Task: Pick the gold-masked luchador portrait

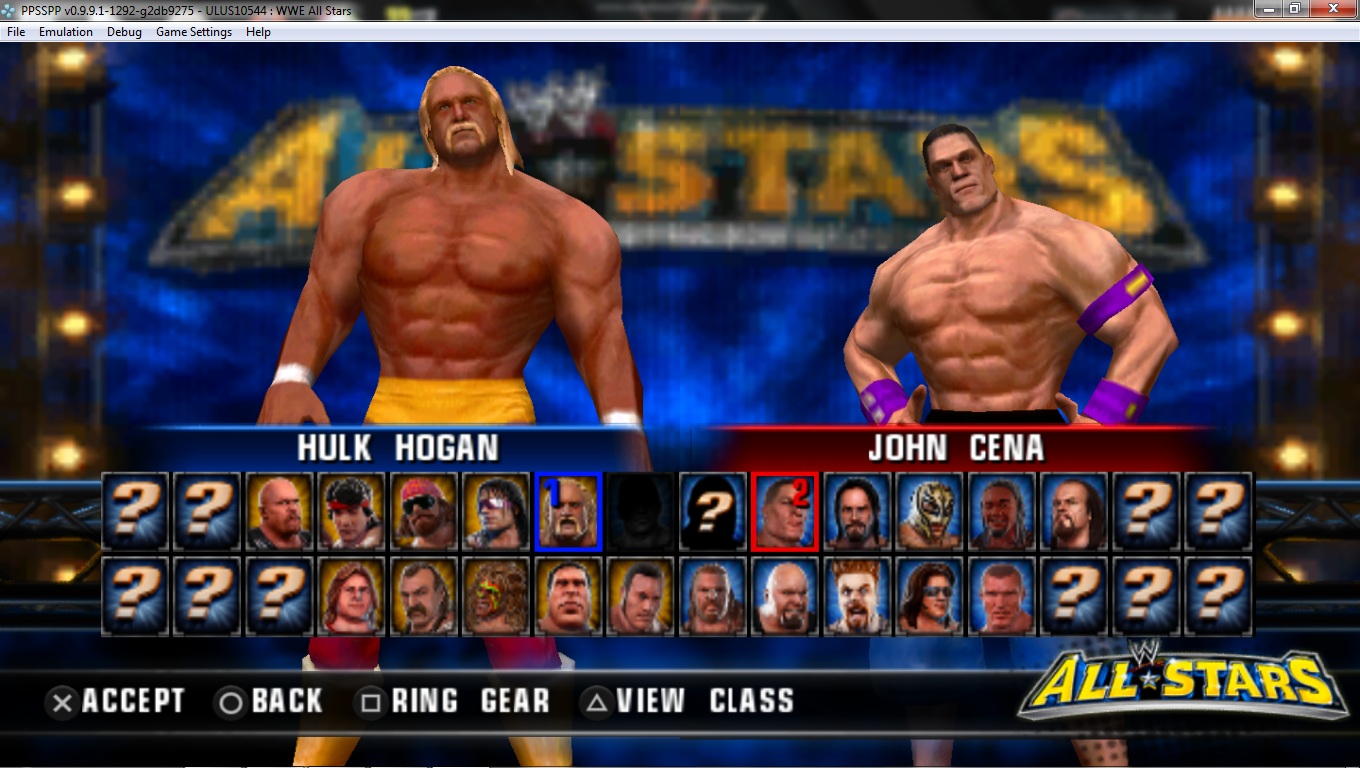Action: point(929,511)
